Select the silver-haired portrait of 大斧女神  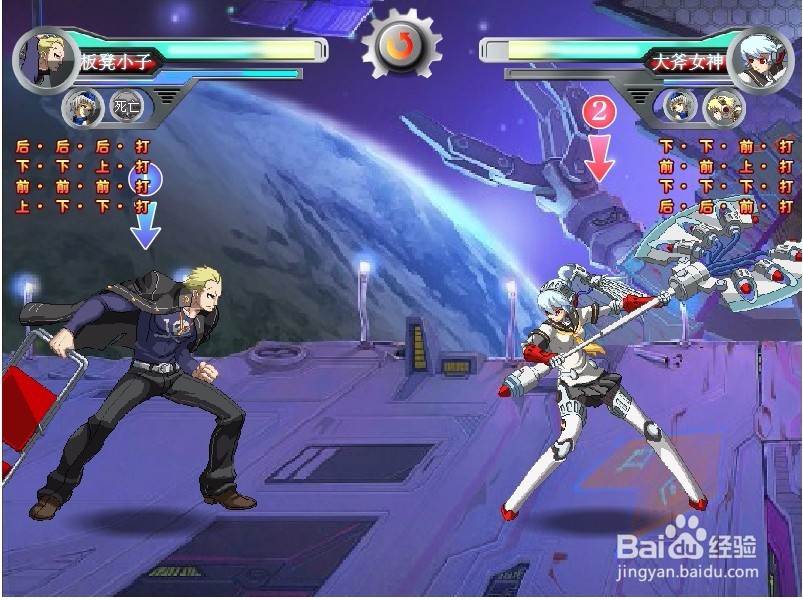coord(760,59)
